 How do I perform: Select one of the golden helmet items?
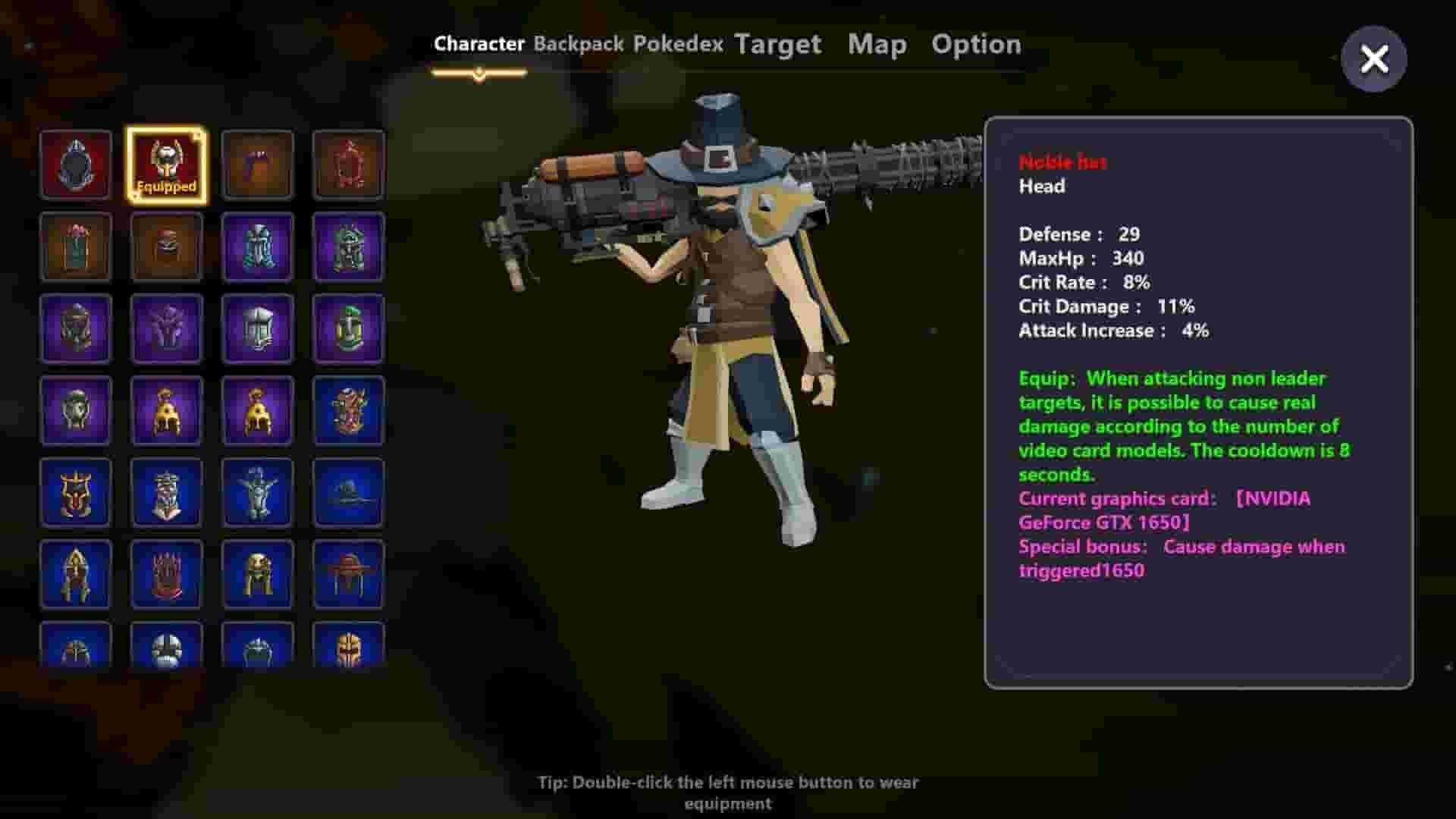pyautogui.click(x=166, y=411)
